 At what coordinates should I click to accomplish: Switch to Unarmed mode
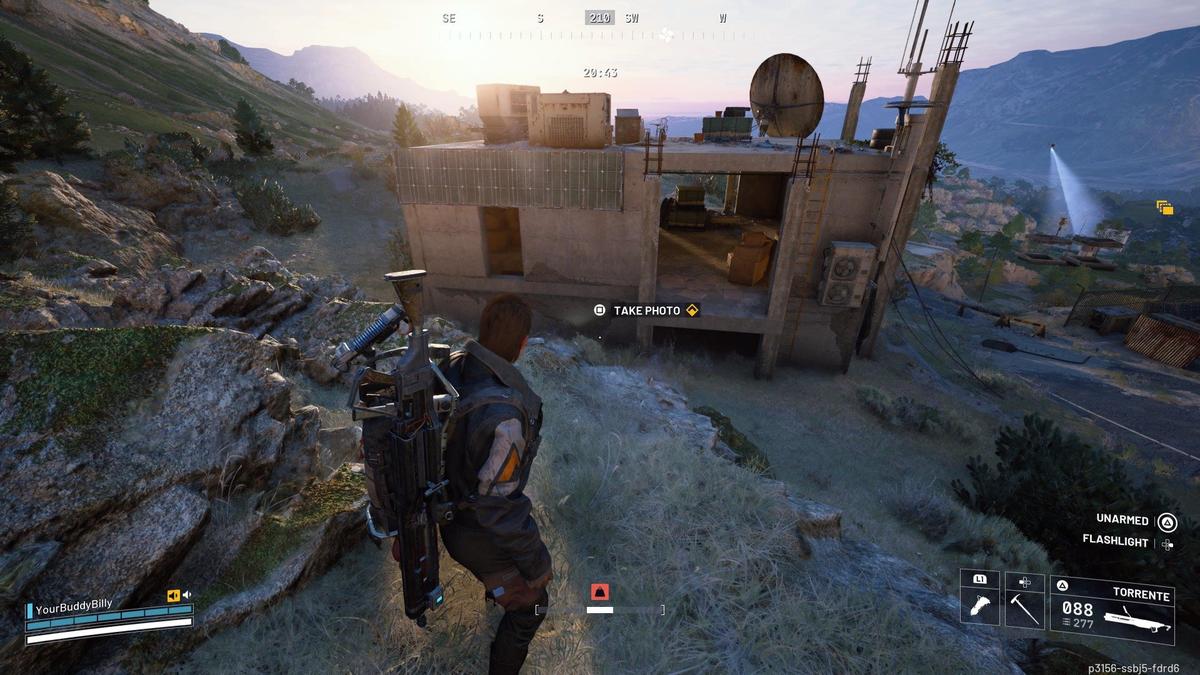point(1122,520)
